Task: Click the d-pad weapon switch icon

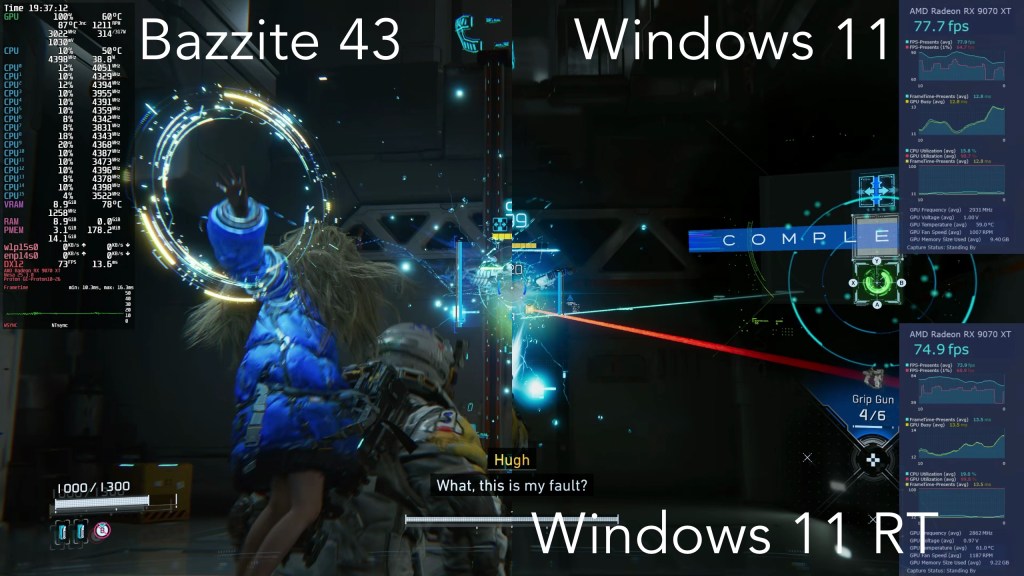Action: [875, 458]
